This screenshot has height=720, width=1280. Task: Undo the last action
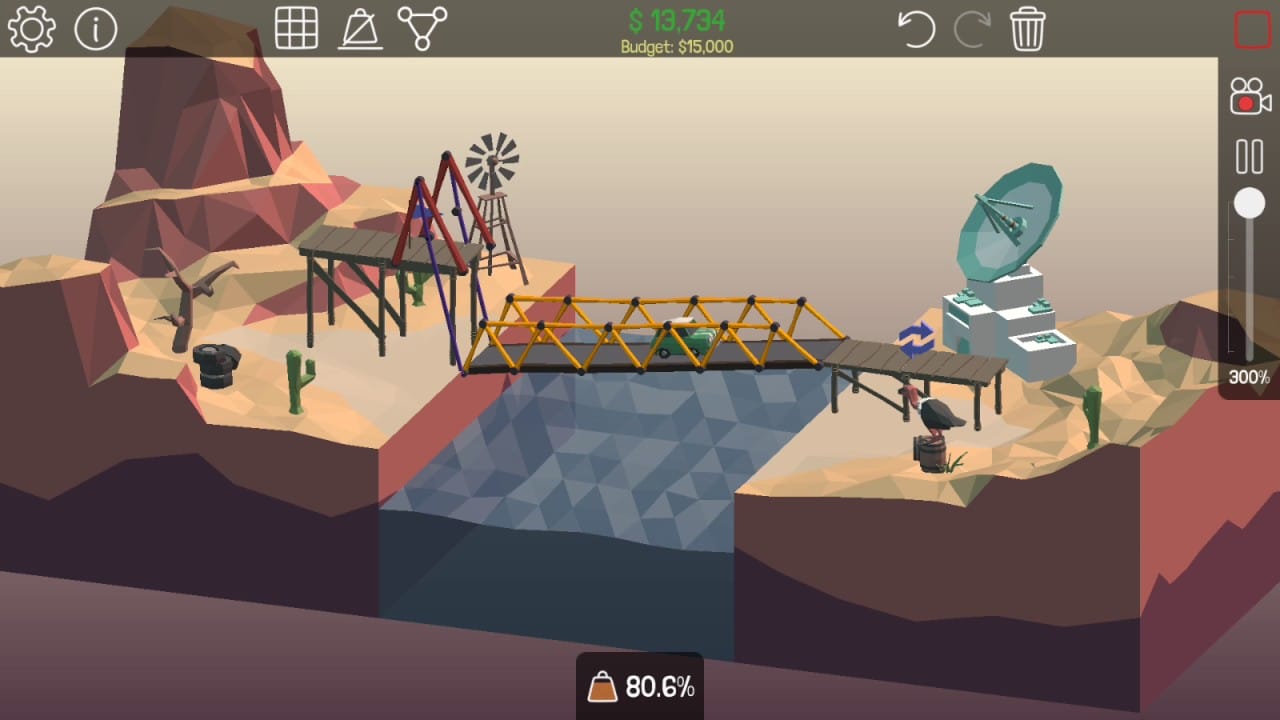pos(915,29)
